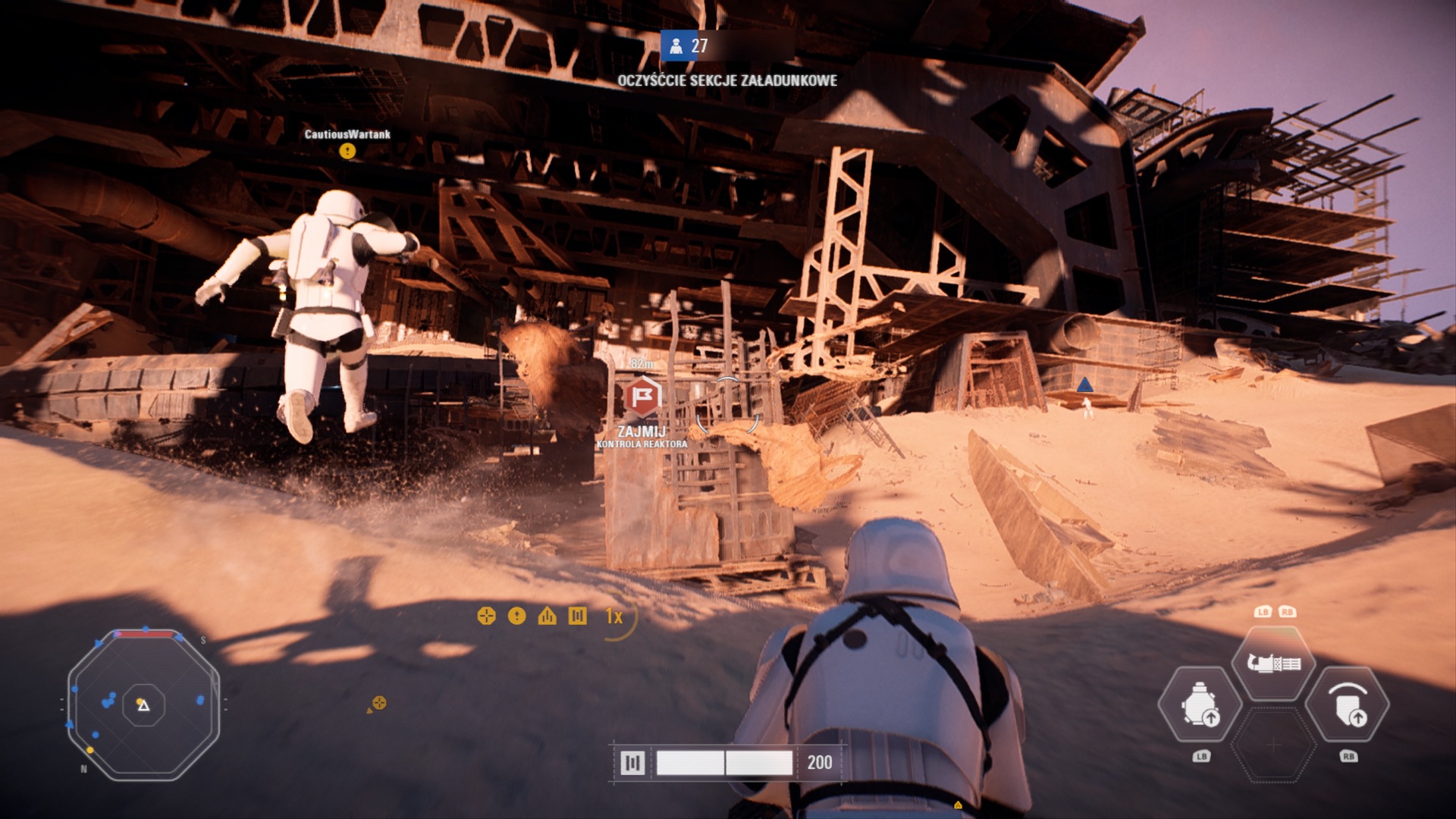Click the heavy class icon beside health bar
The height and width of the screenshot is (819, 1456).
point(632,762)
